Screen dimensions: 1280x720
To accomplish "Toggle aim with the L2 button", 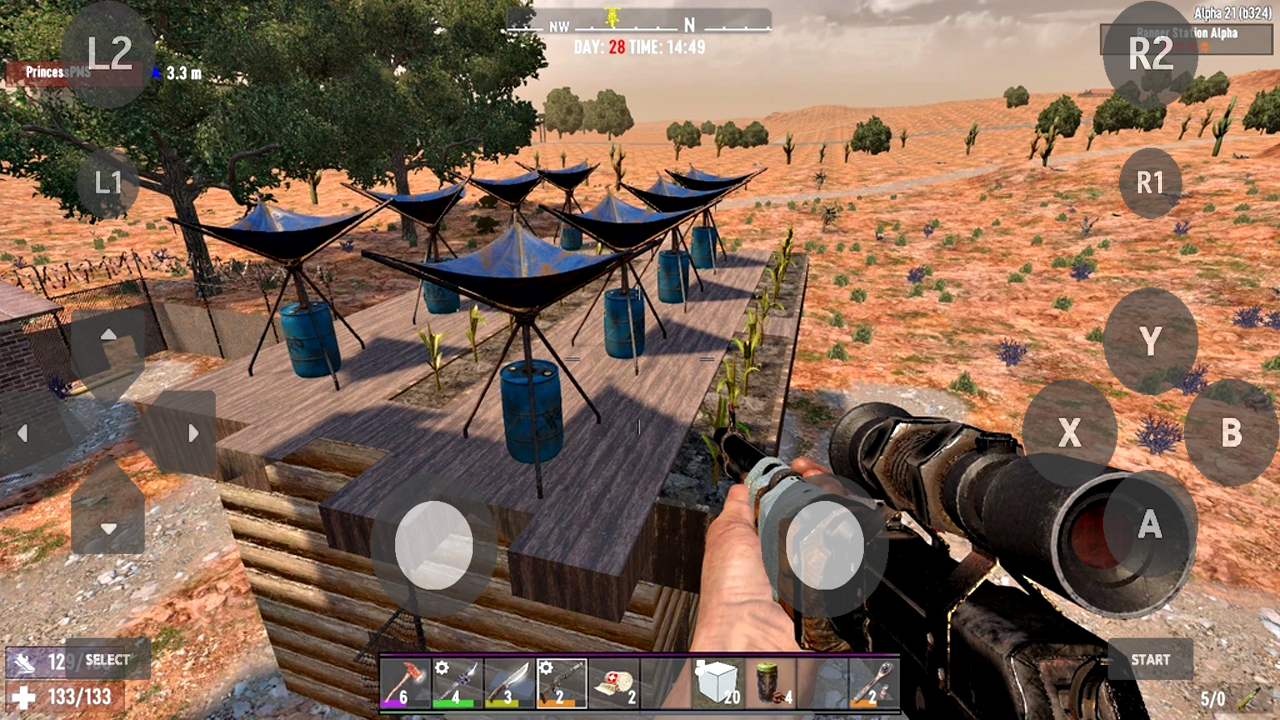I will 110,54.
